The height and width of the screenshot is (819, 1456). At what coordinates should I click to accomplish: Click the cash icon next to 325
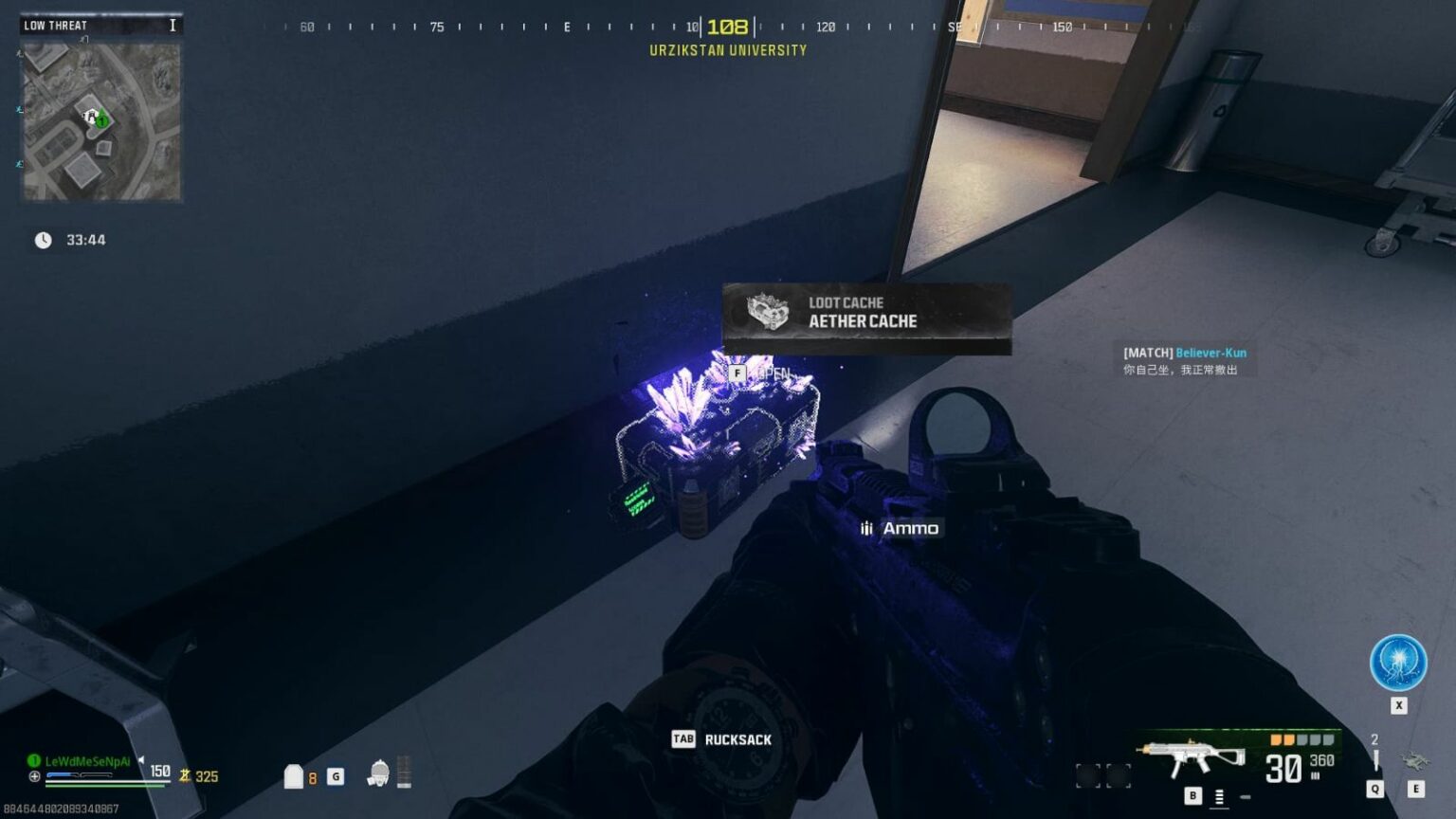(184, 776)
